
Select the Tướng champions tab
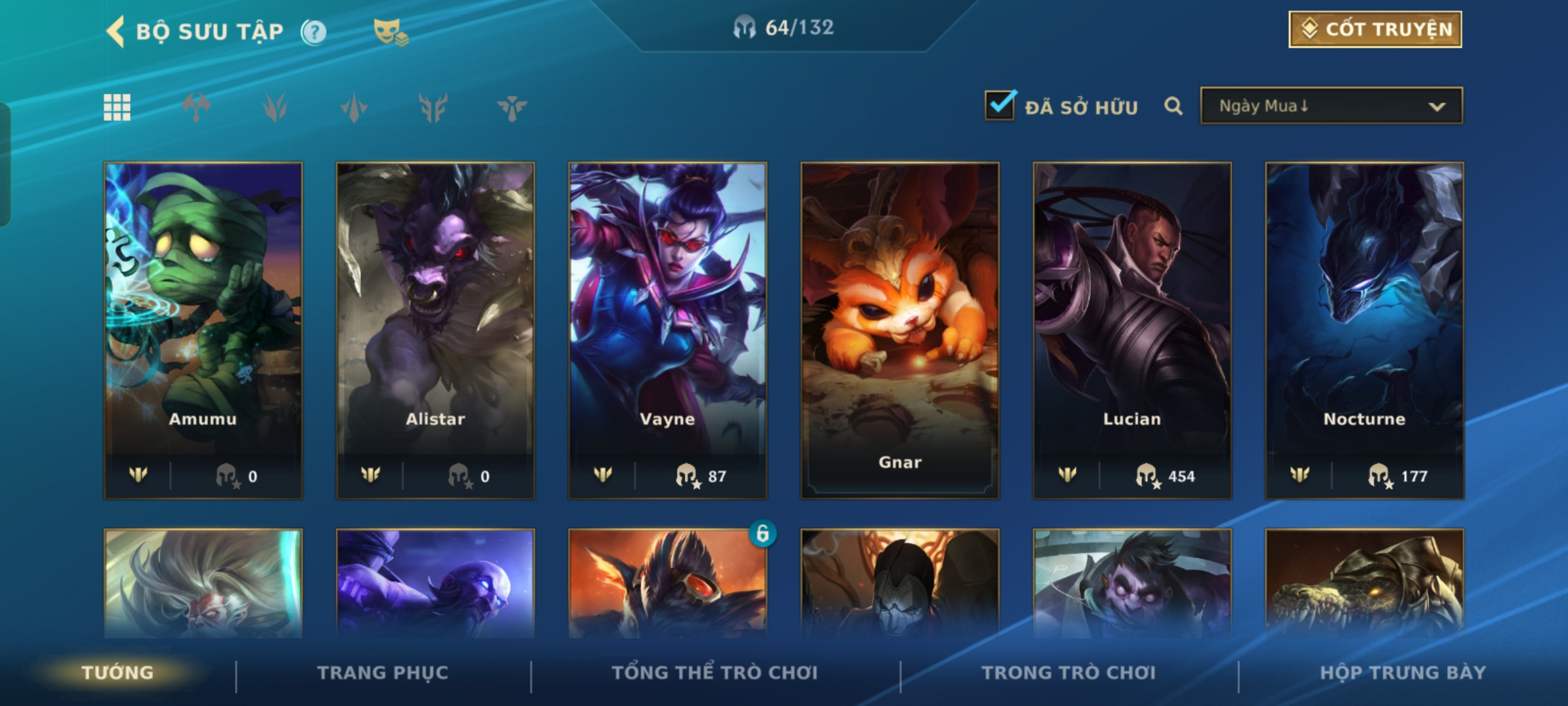118,673
